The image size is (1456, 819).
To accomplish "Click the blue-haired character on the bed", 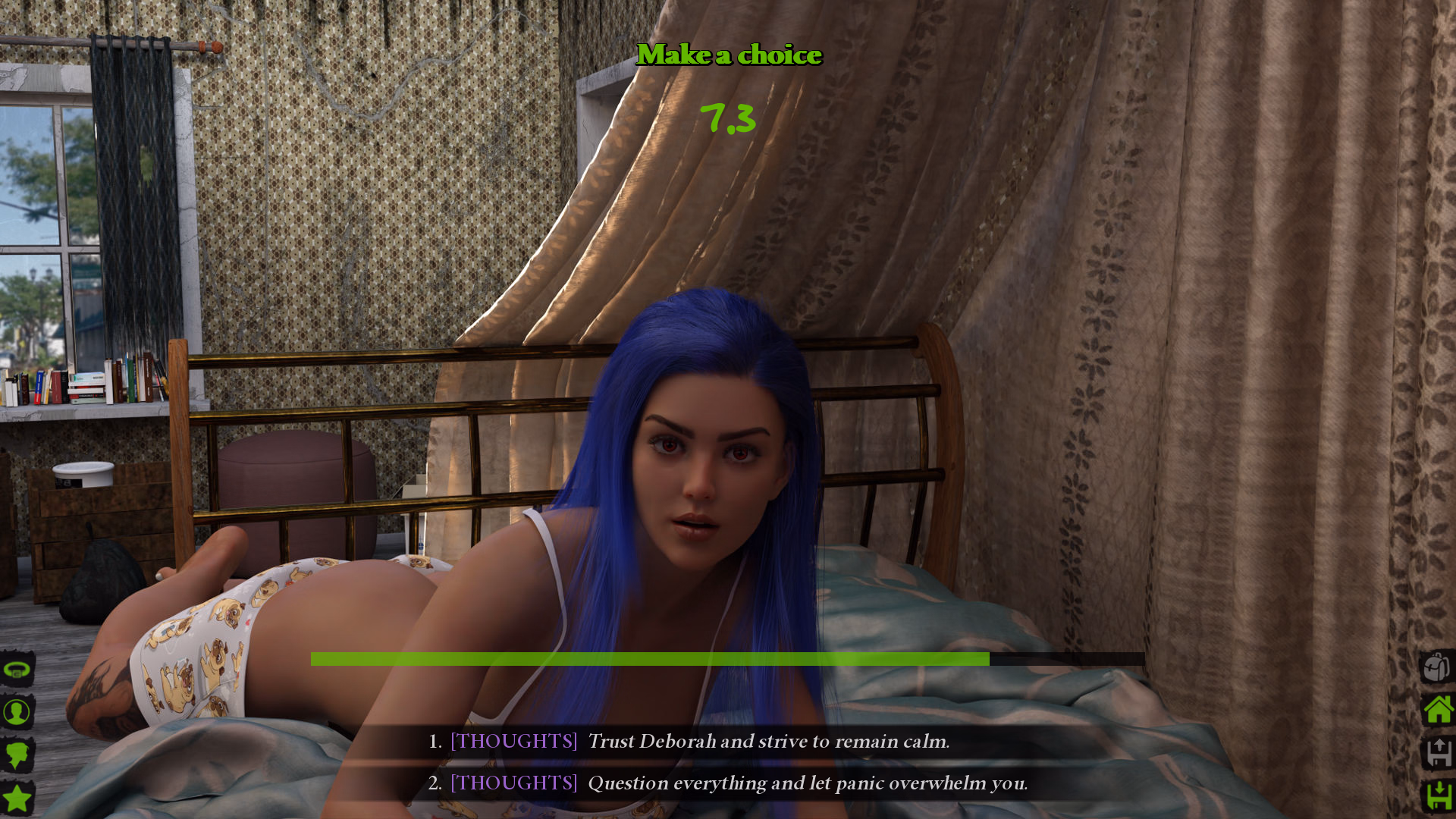I will click(698, 470).
